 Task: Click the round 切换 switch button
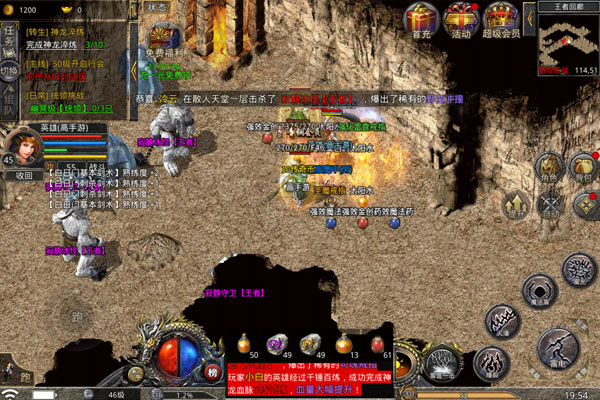9,70
